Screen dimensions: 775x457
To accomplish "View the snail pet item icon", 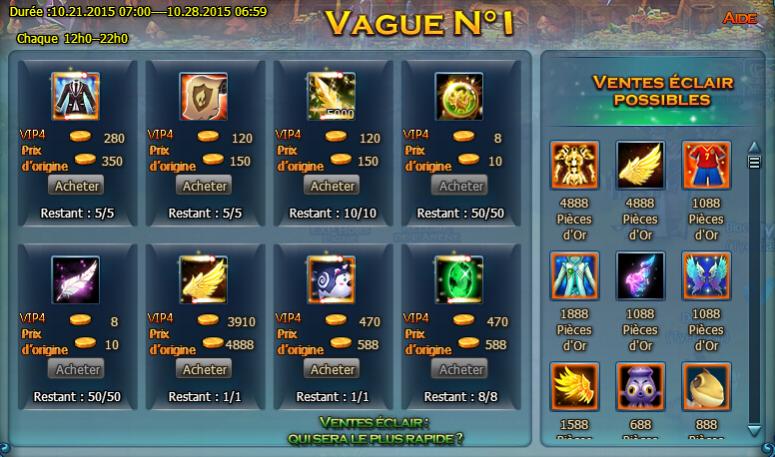I will [x=332, y=281].
